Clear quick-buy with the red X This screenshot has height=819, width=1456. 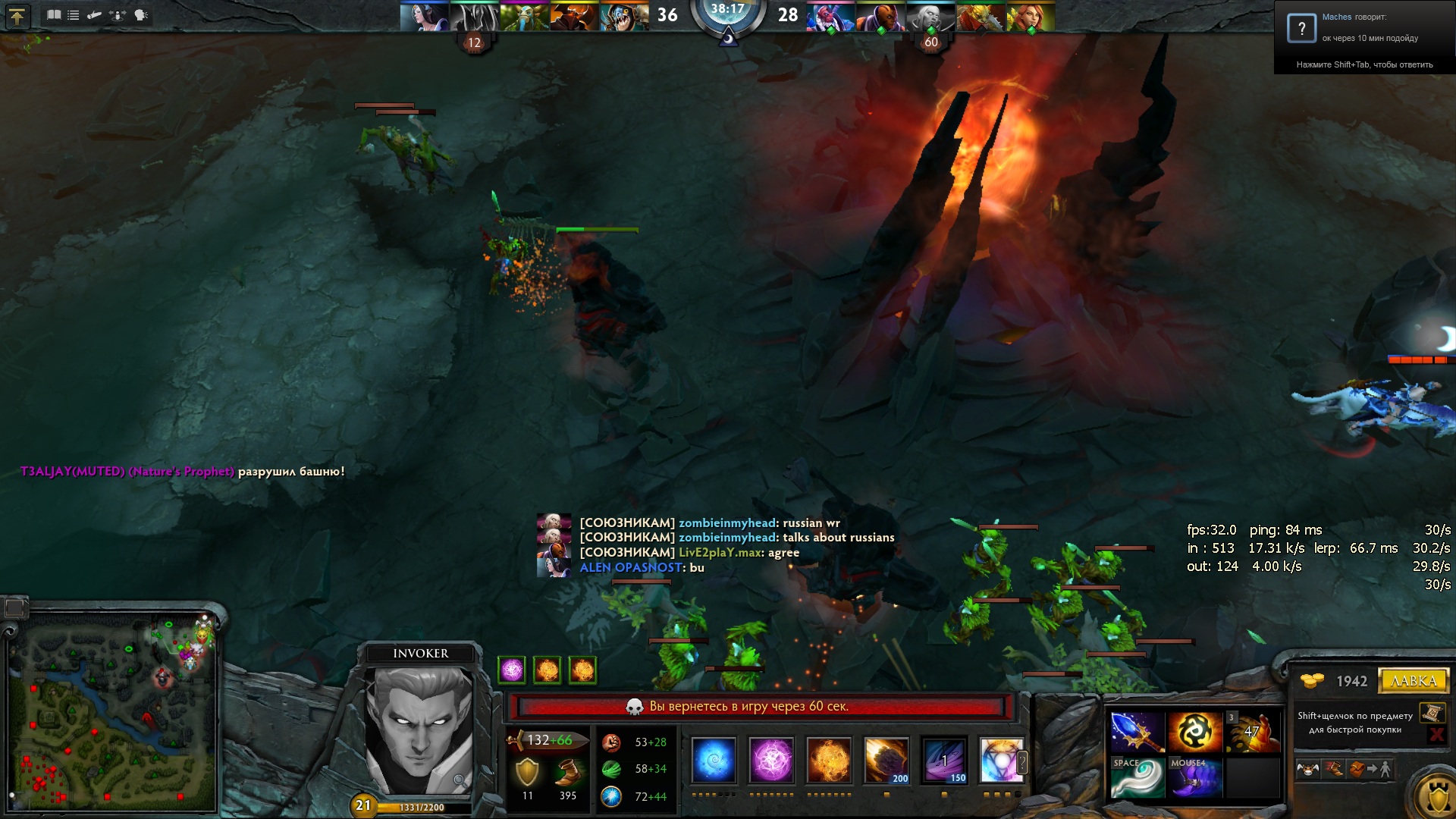(1436, 734)
